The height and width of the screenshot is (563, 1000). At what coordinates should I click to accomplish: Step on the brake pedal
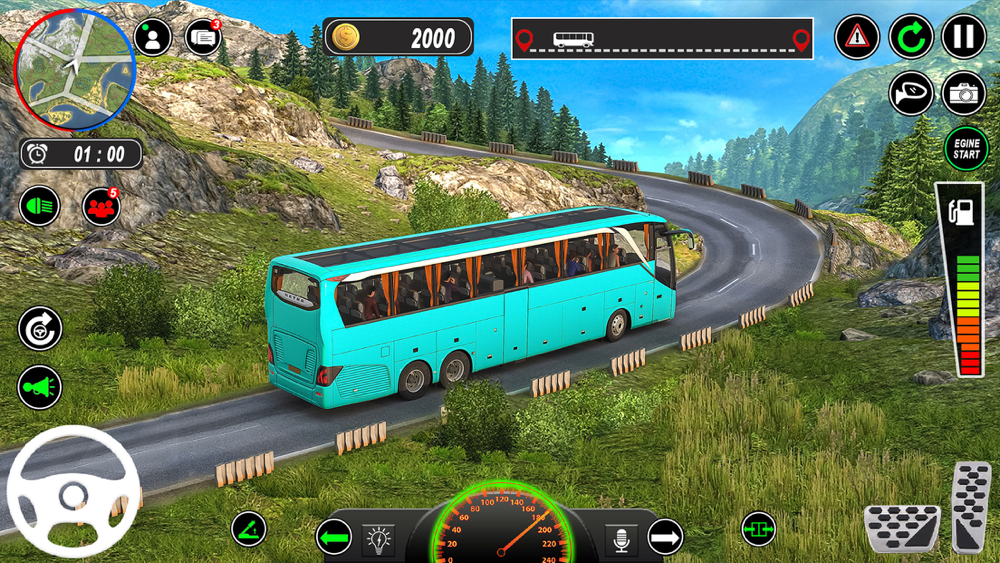coord(901,527)
